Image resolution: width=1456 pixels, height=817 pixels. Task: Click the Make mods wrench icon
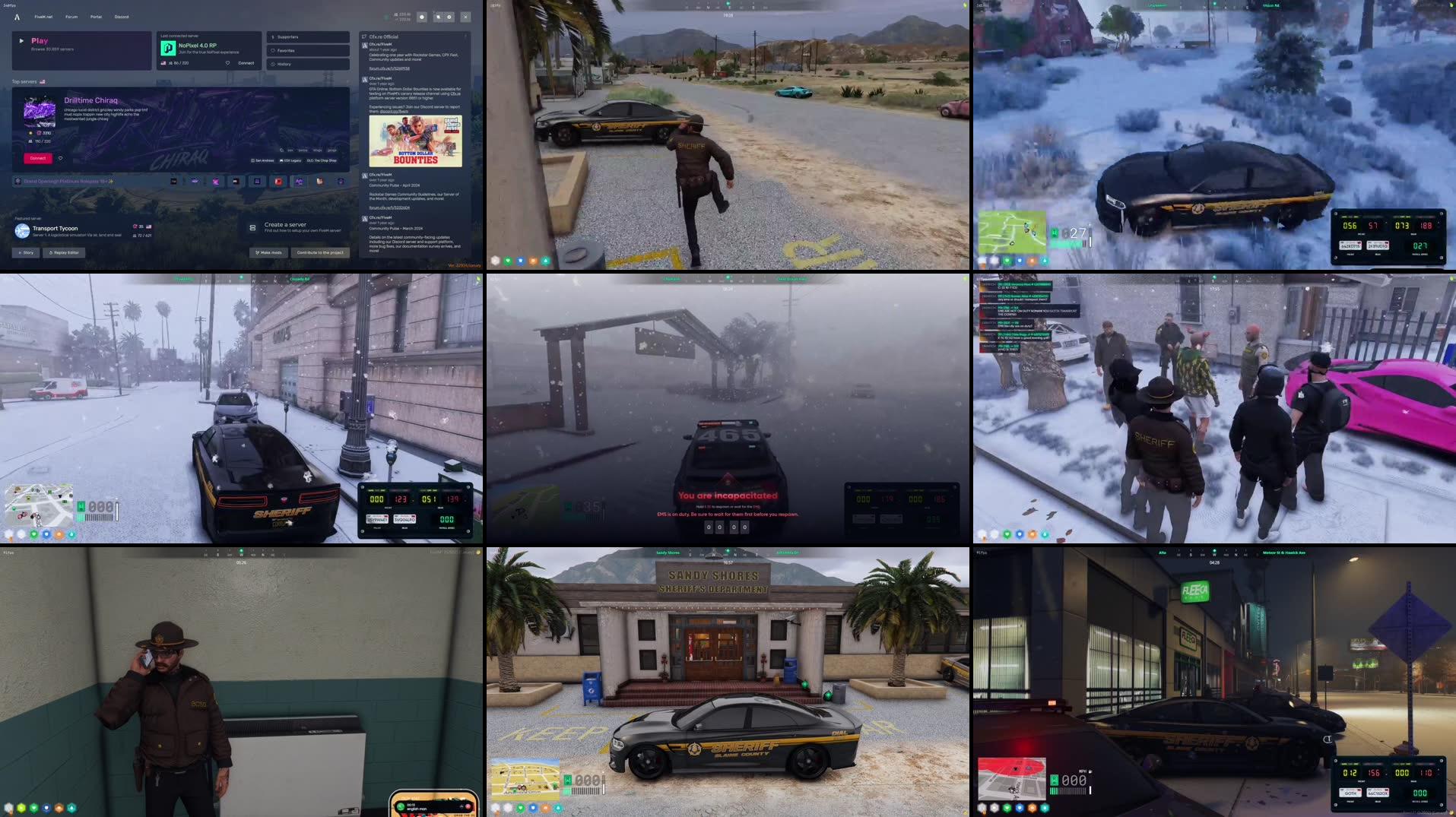(x=256, y=252)
